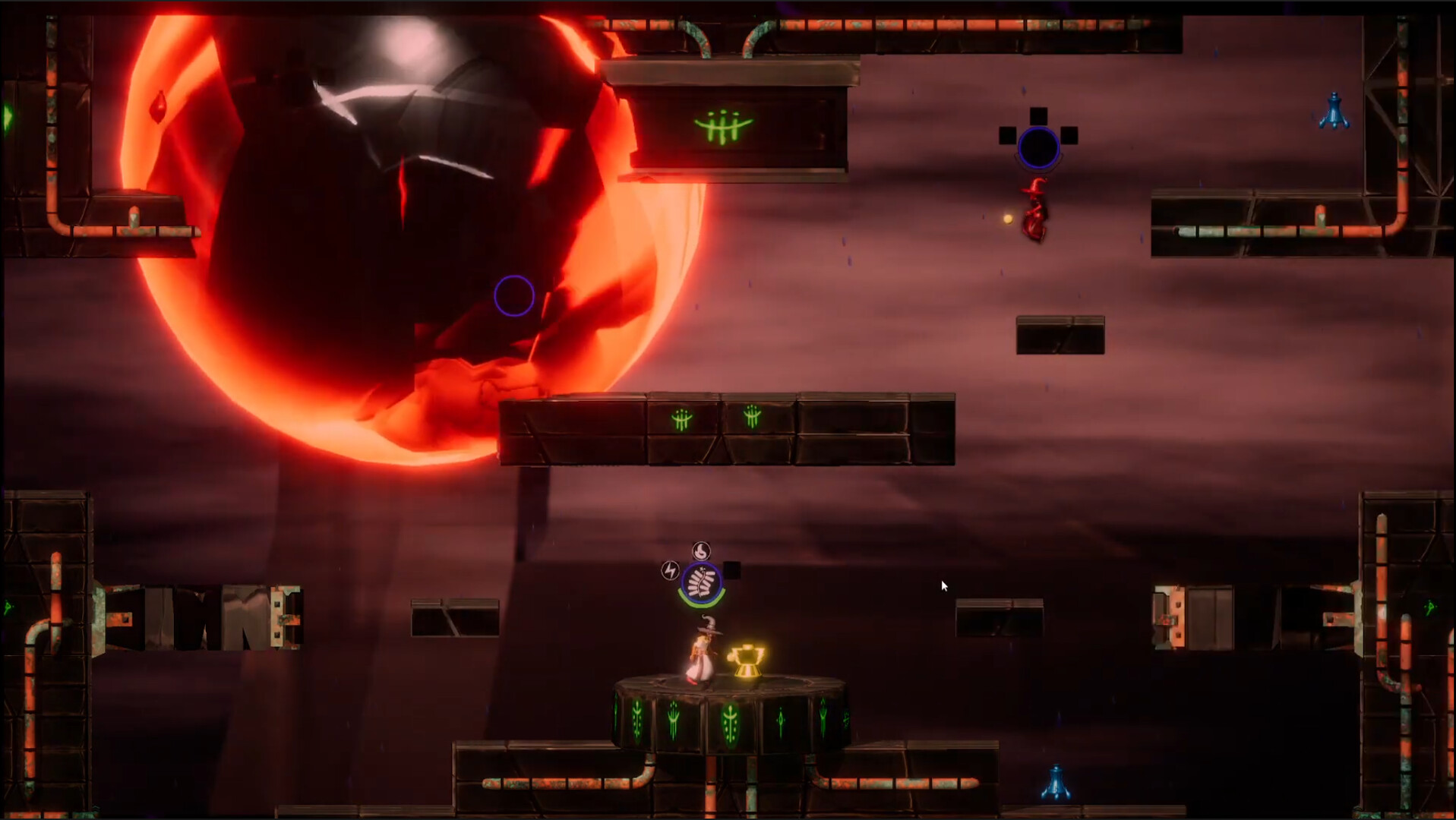Image resolution: width=1456 pixels, height=820 pixels.
Task: Click the lightning bolt ability icon
Action: (669, 570)
